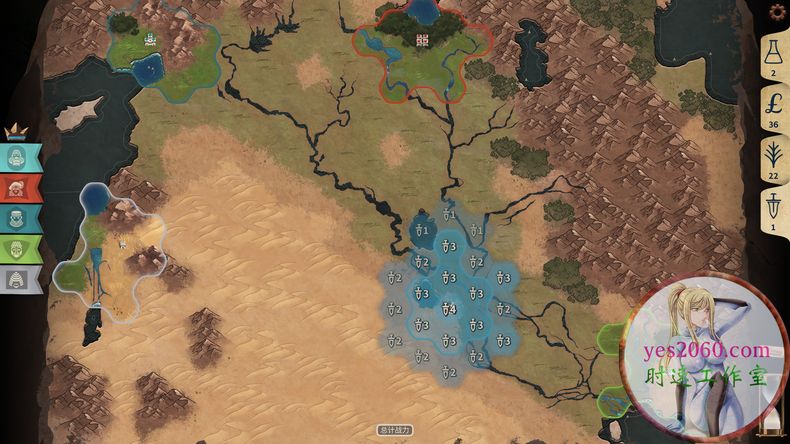Image resolution: width=790 pixels, height=444 pixels.
Task: Open the wheat food resource tab
Action: pyautogui.click(x=774, y=158)
